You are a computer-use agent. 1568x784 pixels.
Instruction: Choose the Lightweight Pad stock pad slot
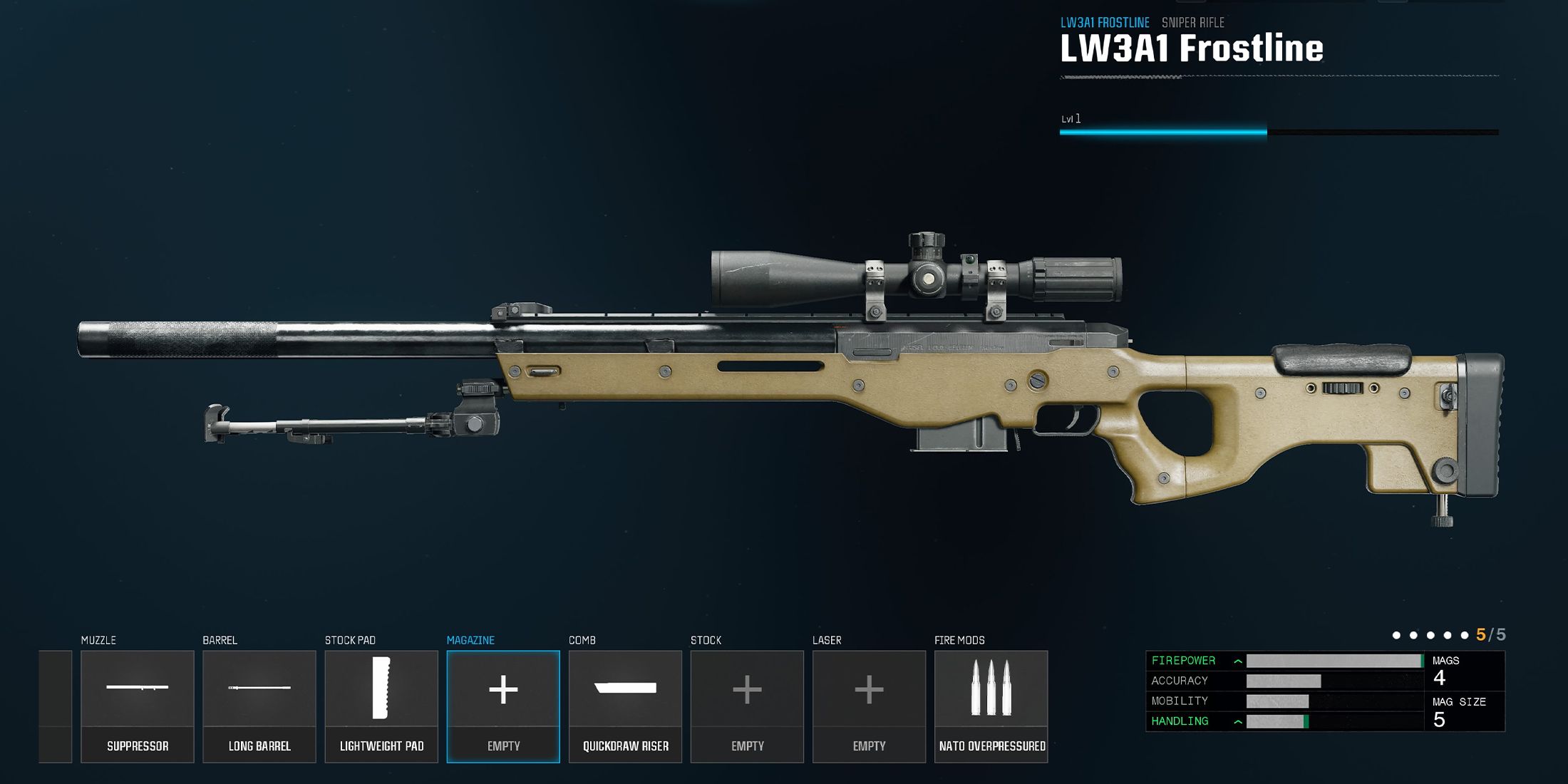click(381, 706)
